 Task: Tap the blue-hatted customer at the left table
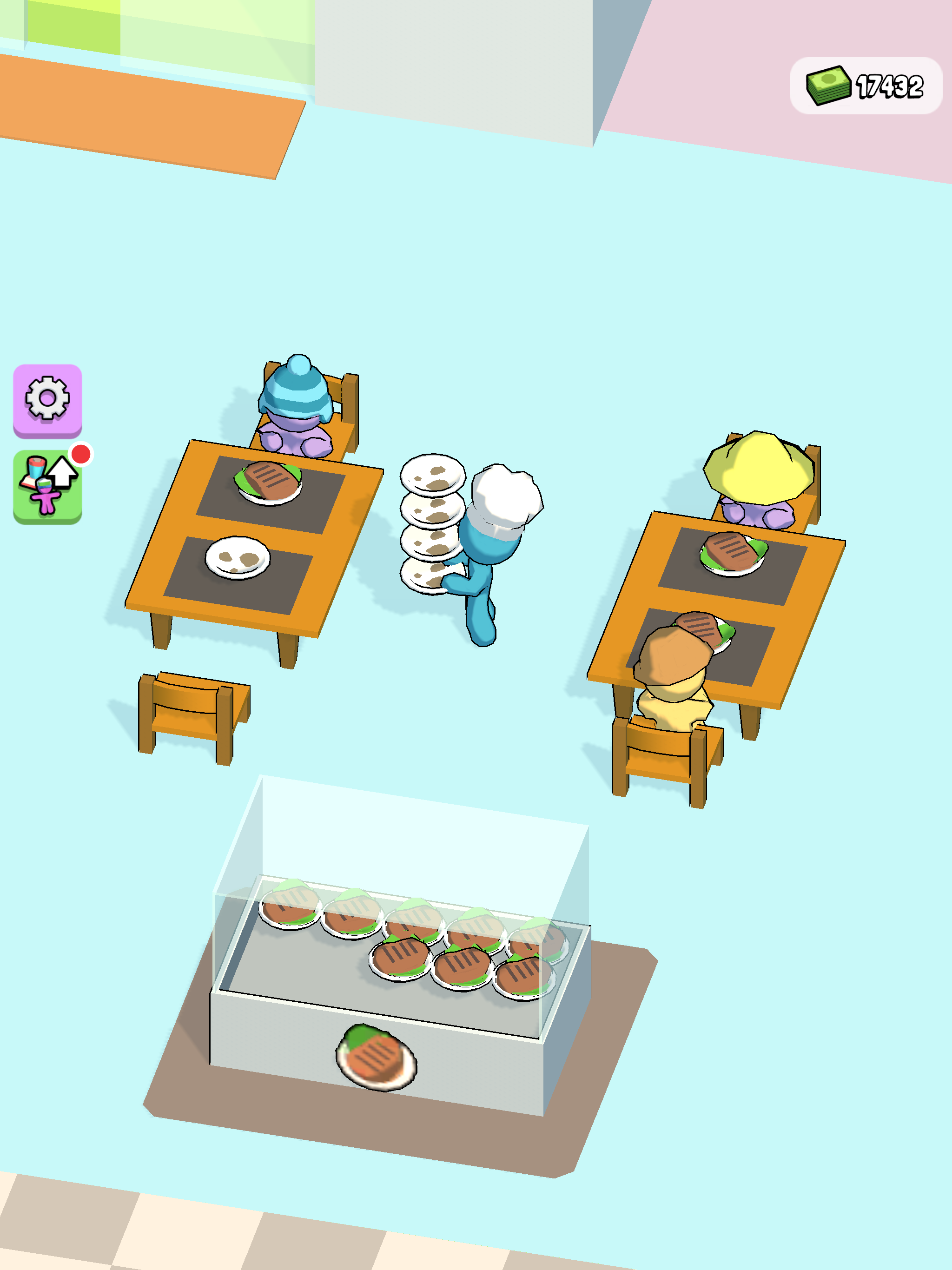(296, 402)
